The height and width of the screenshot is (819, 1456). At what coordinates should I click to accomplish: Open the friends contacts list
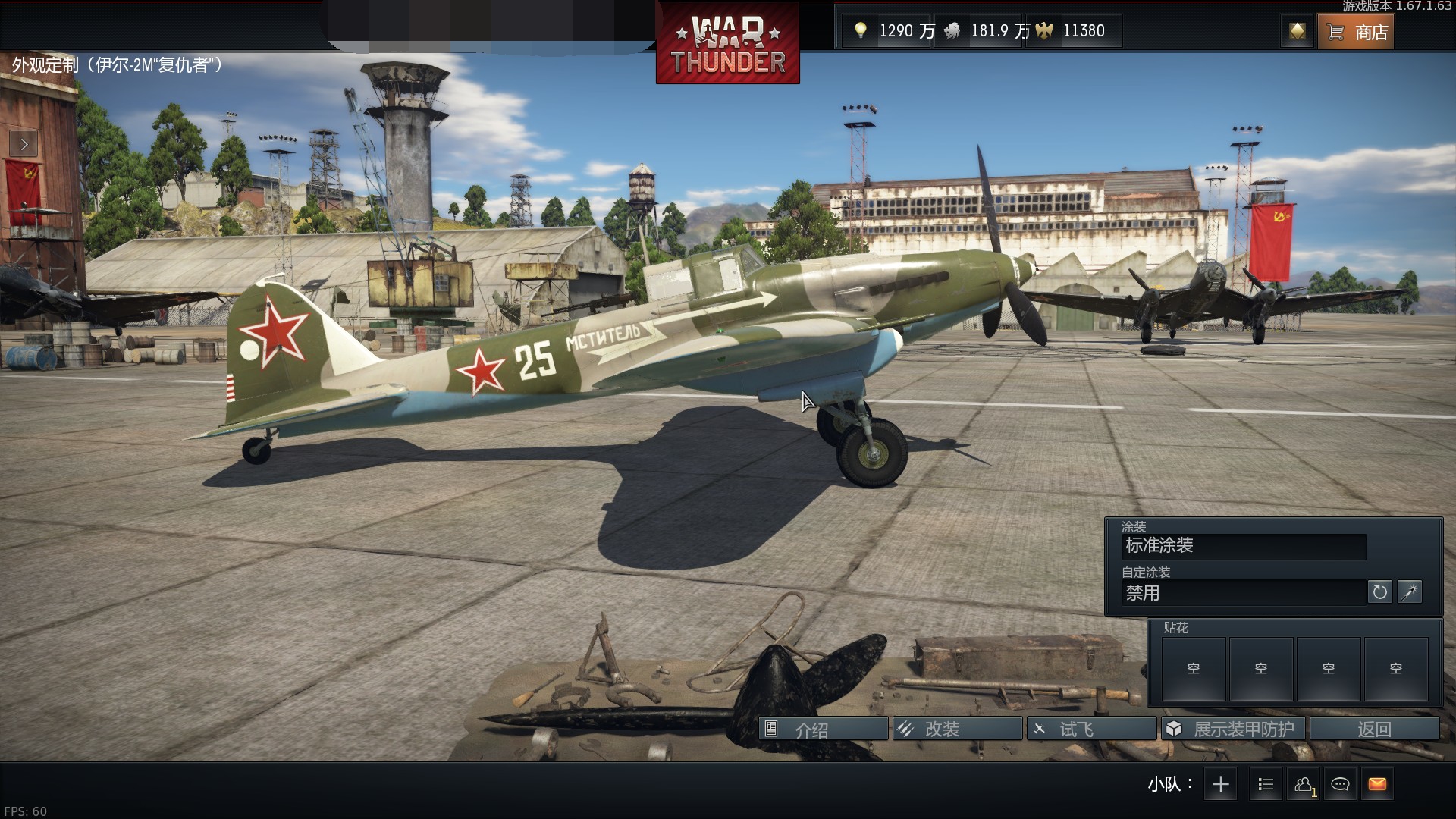point(1304,785)
